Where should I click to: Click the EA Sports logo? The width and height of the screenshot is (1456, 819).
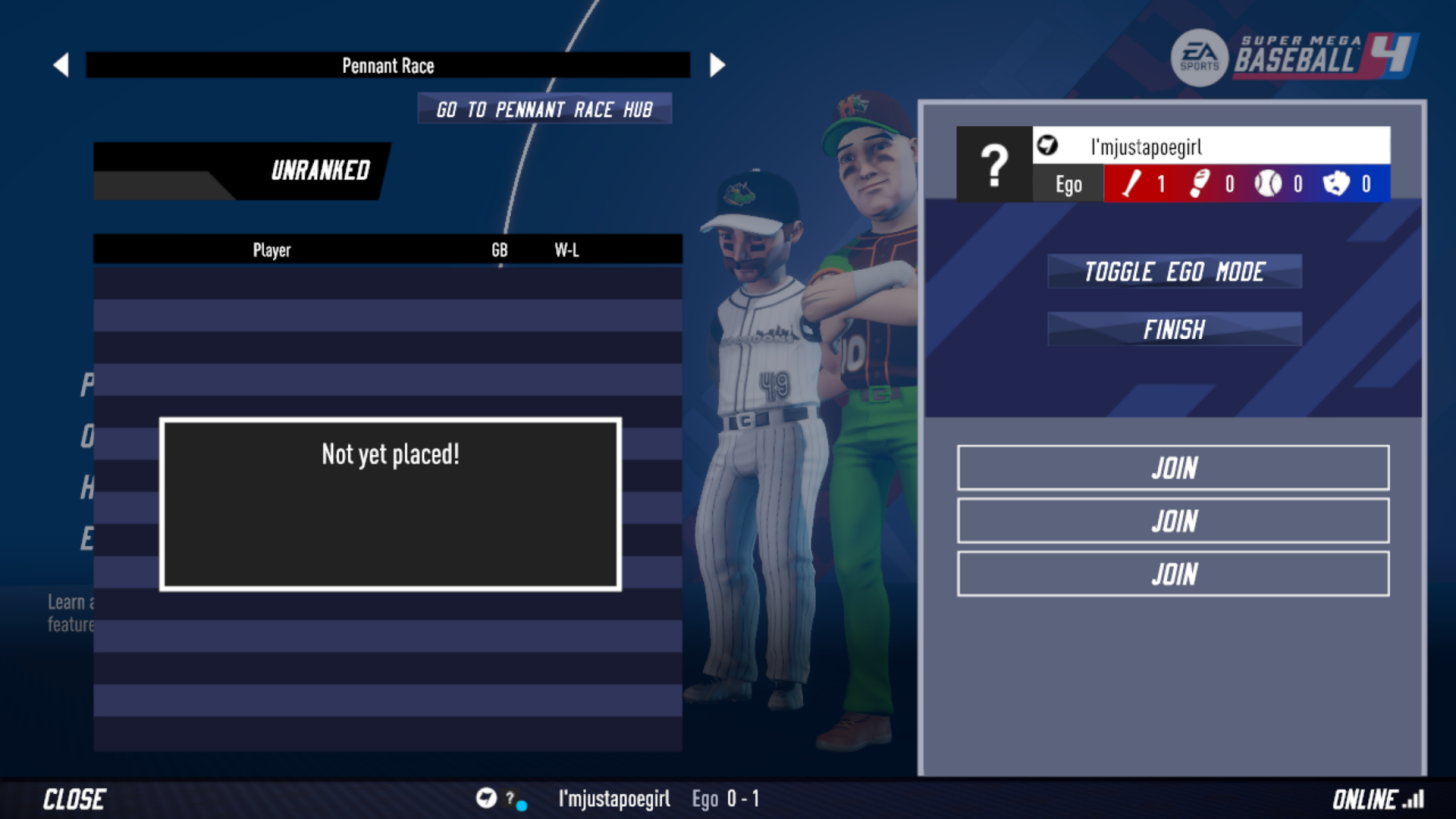1199,57
